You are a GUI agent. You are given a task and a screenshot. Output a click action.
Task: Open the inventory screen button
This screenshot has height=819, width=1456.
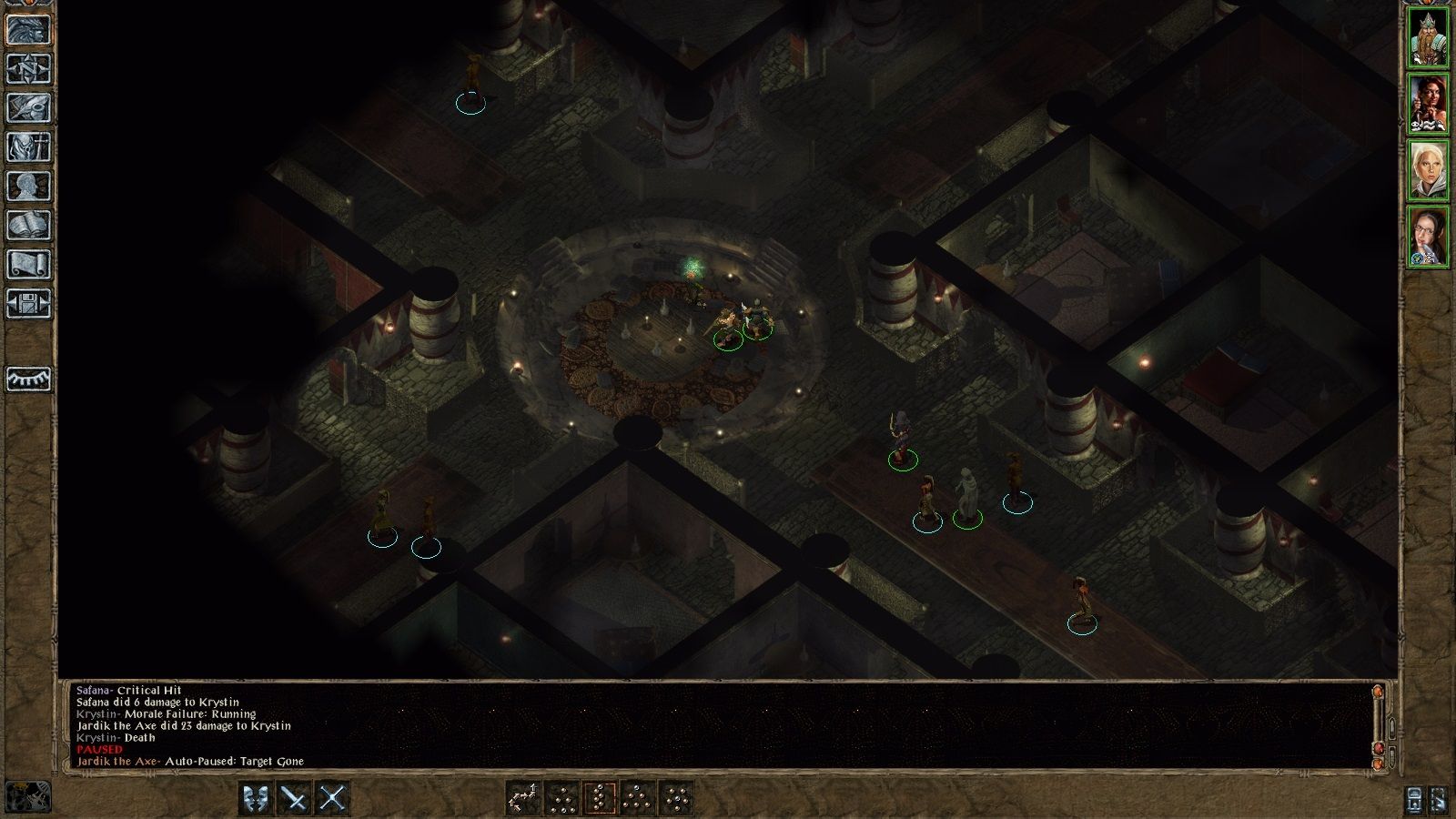[29, 147]
